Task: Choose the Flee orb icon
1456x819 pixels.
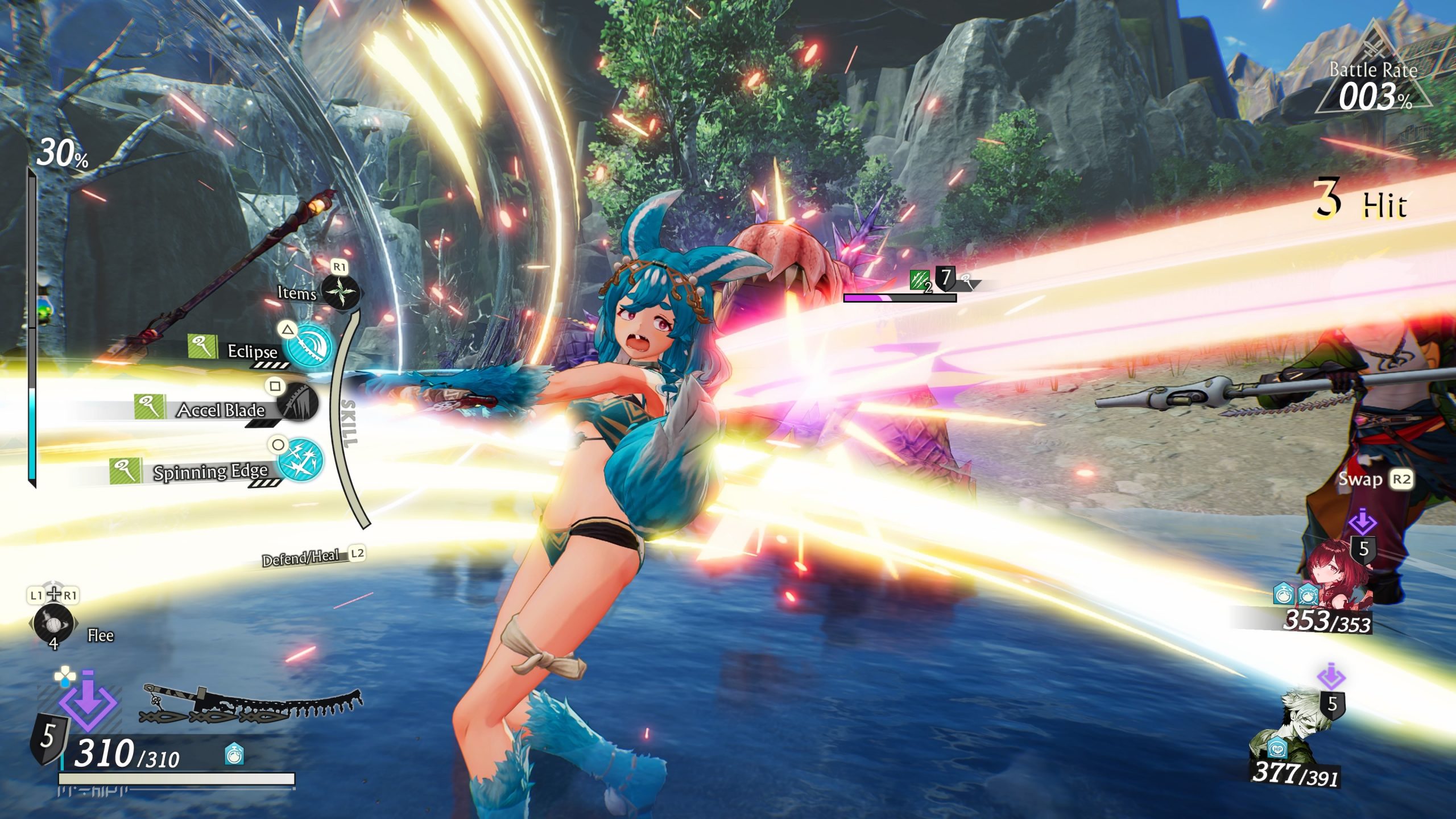Action: tap(53, 623)
